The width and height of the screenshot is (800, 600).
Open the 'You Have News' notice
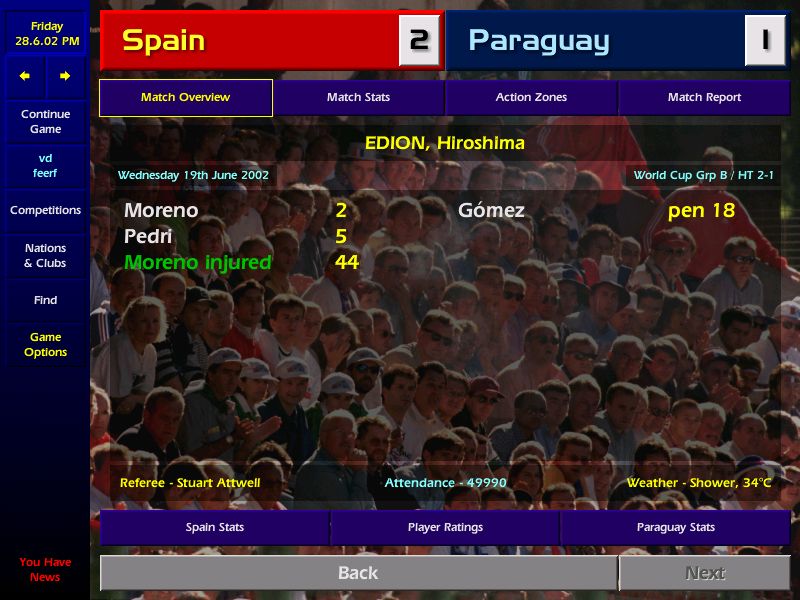[x=45, y=569]
